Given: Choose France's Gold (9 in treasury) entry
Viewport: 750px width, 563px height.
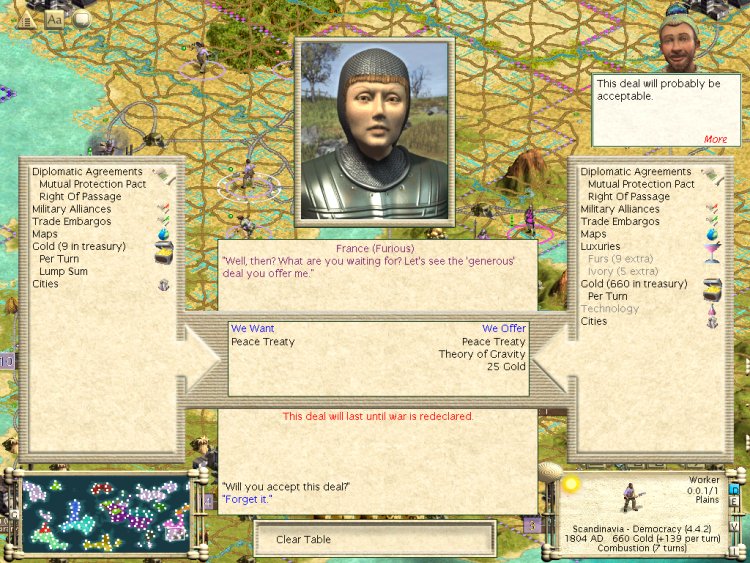Looking at the screenshot, I should [79, 246].
